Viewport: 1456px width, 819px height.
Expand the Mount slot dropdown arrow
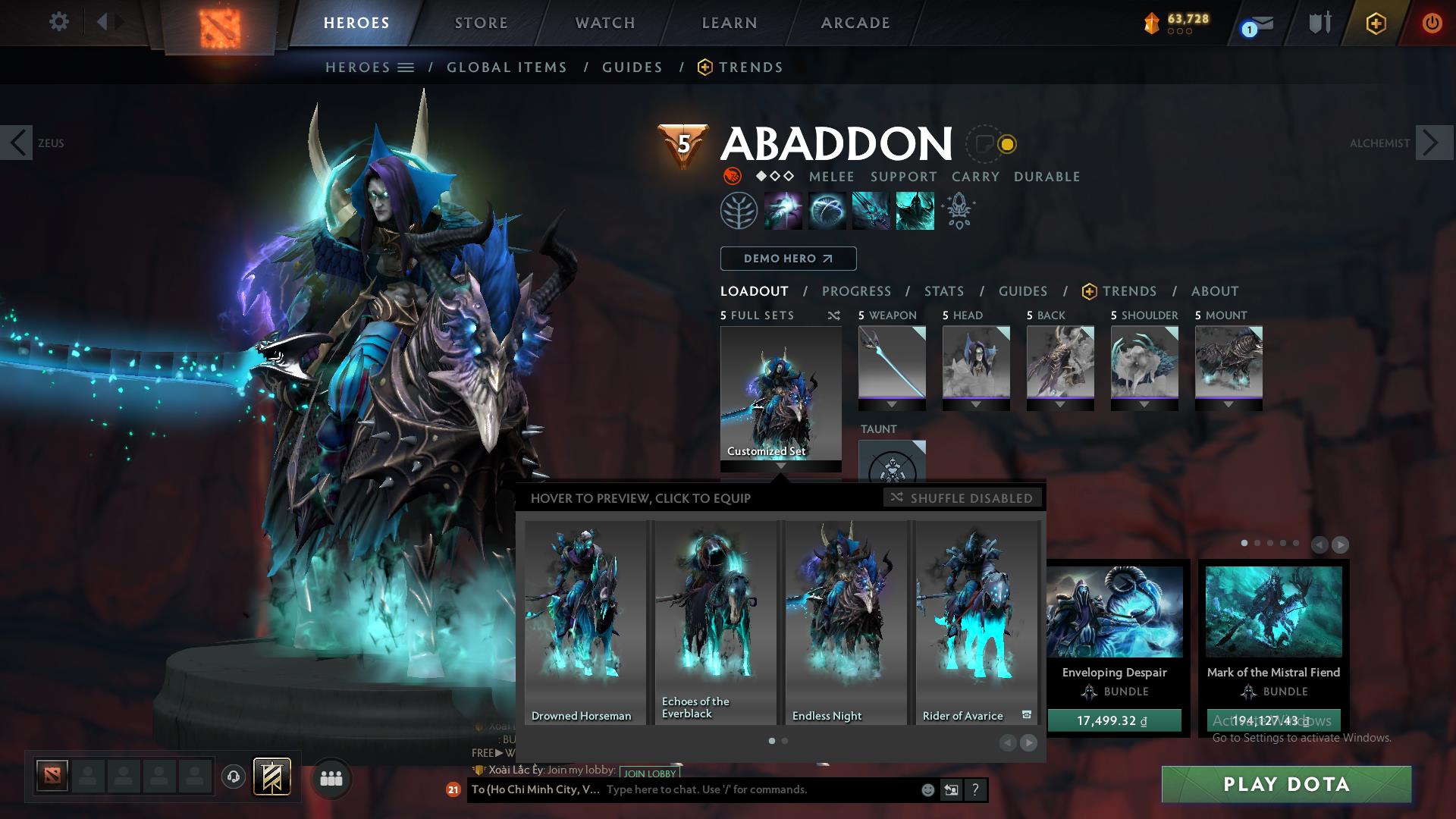[1228, 406]
